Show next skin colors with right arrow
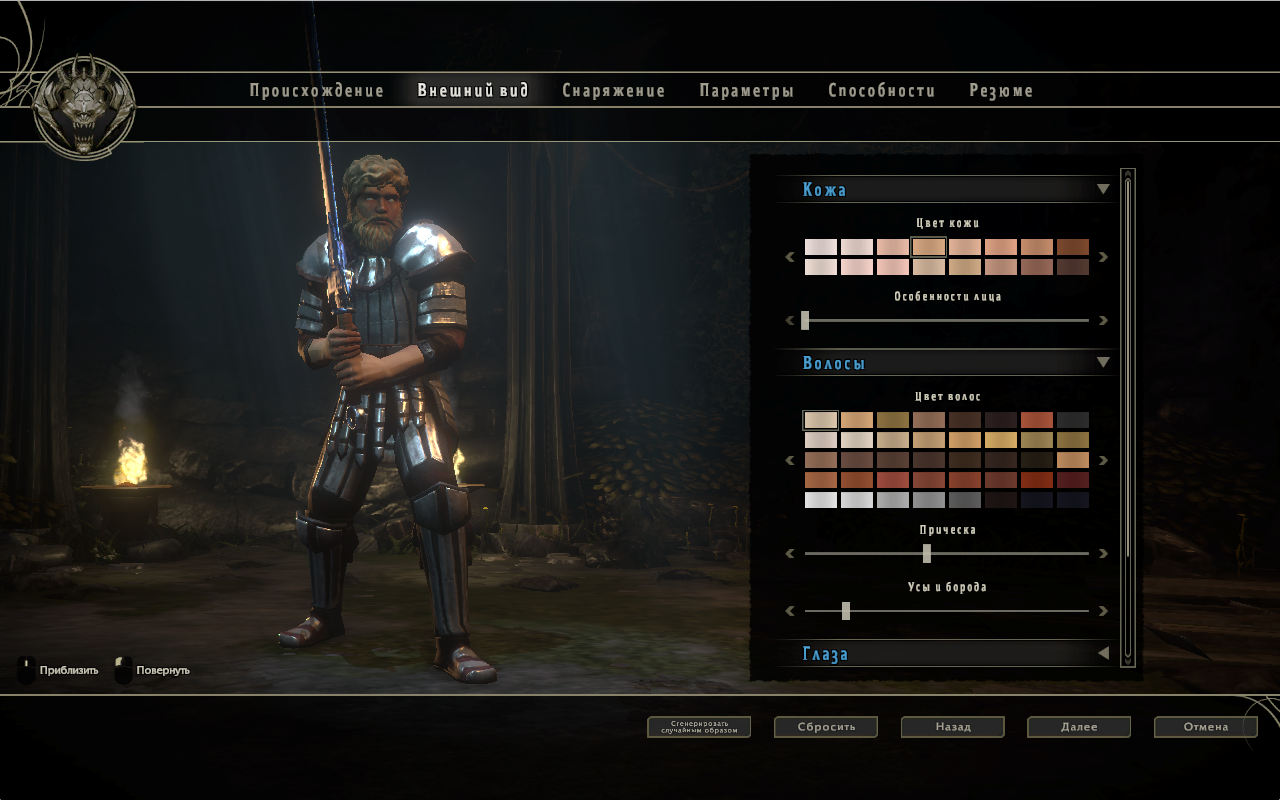1280x800 pixels. pyautogui.click(x=1103, y=257)
